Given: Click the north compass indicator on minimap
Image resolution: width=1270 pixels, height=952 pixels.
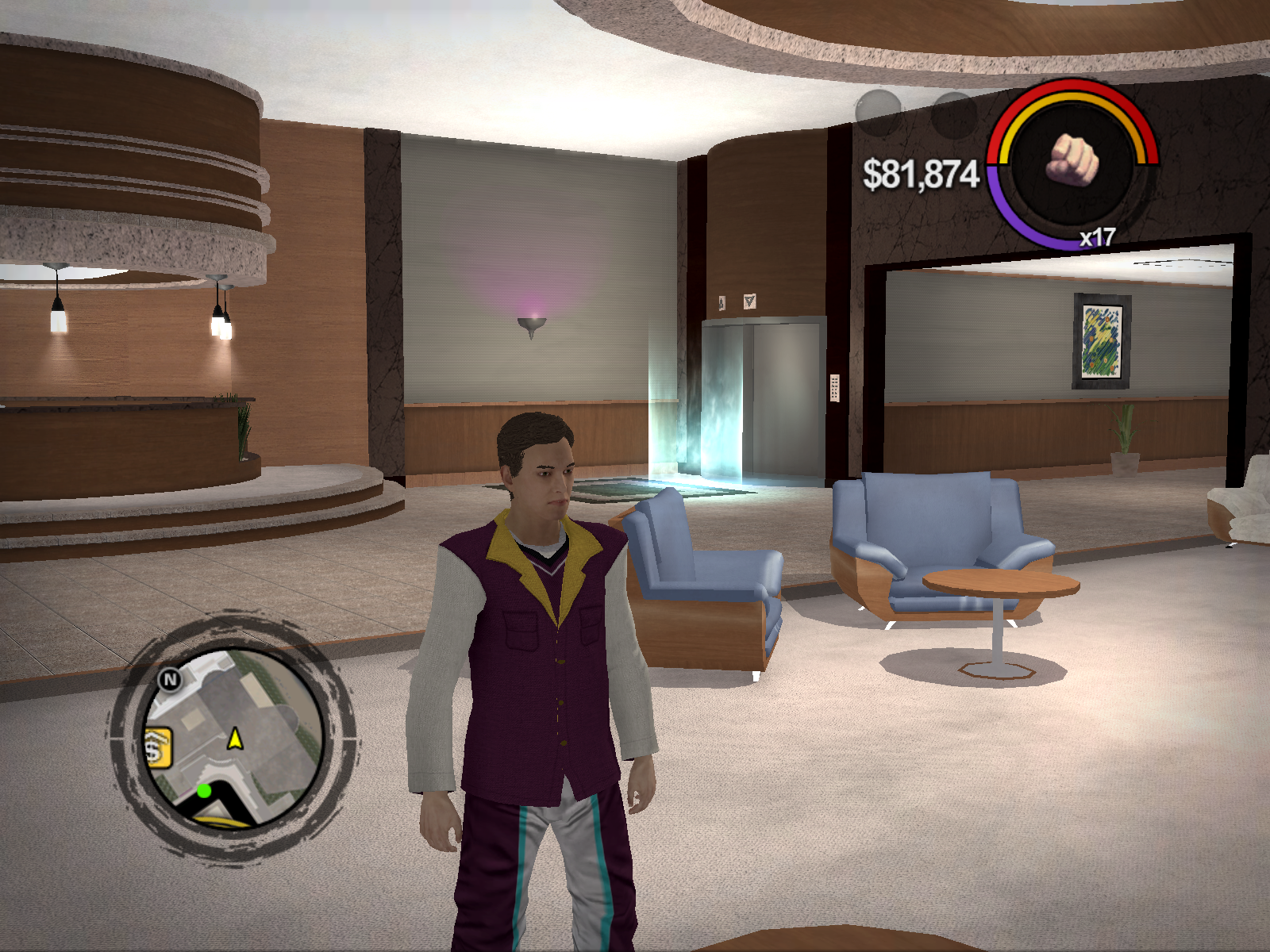Looking at the screenshot, I should [170, 679].
